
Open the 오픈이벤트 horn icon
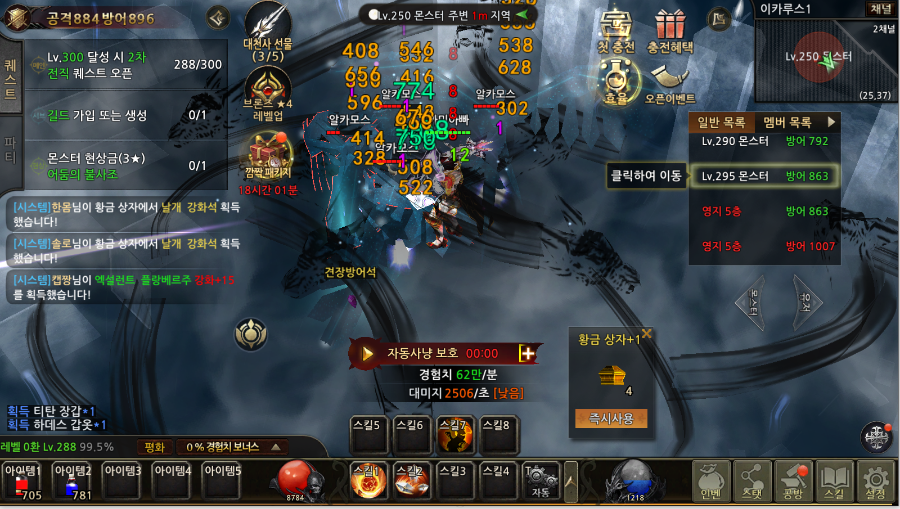(x=669, y=82)
